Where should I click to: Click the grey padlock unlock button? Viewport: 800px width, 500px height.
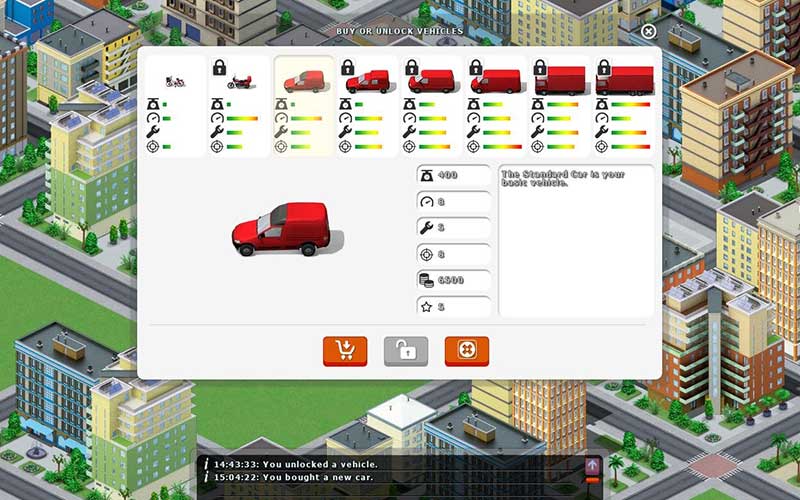(406, 351)
